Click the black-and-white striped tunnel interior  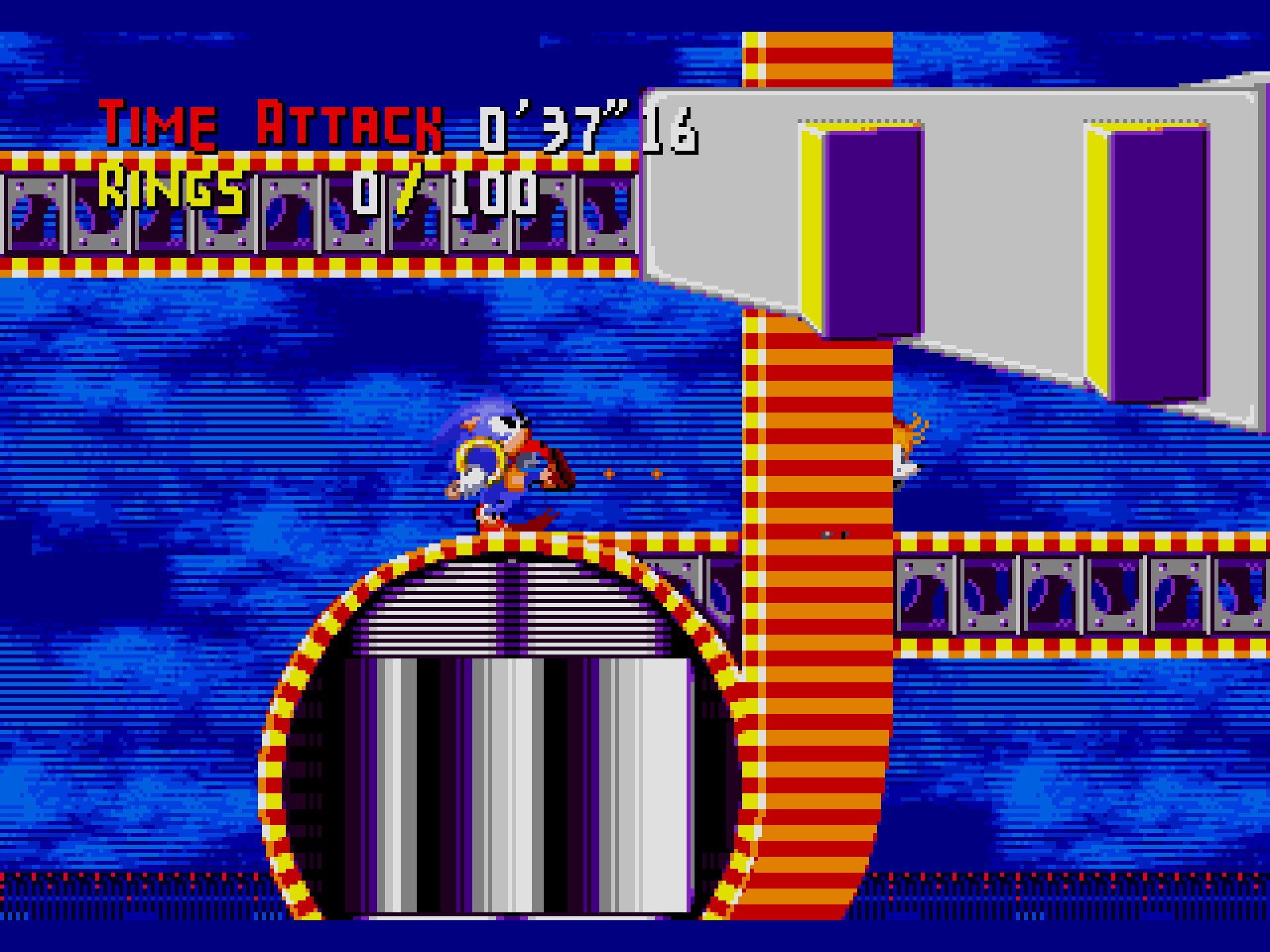click(496, 760)
